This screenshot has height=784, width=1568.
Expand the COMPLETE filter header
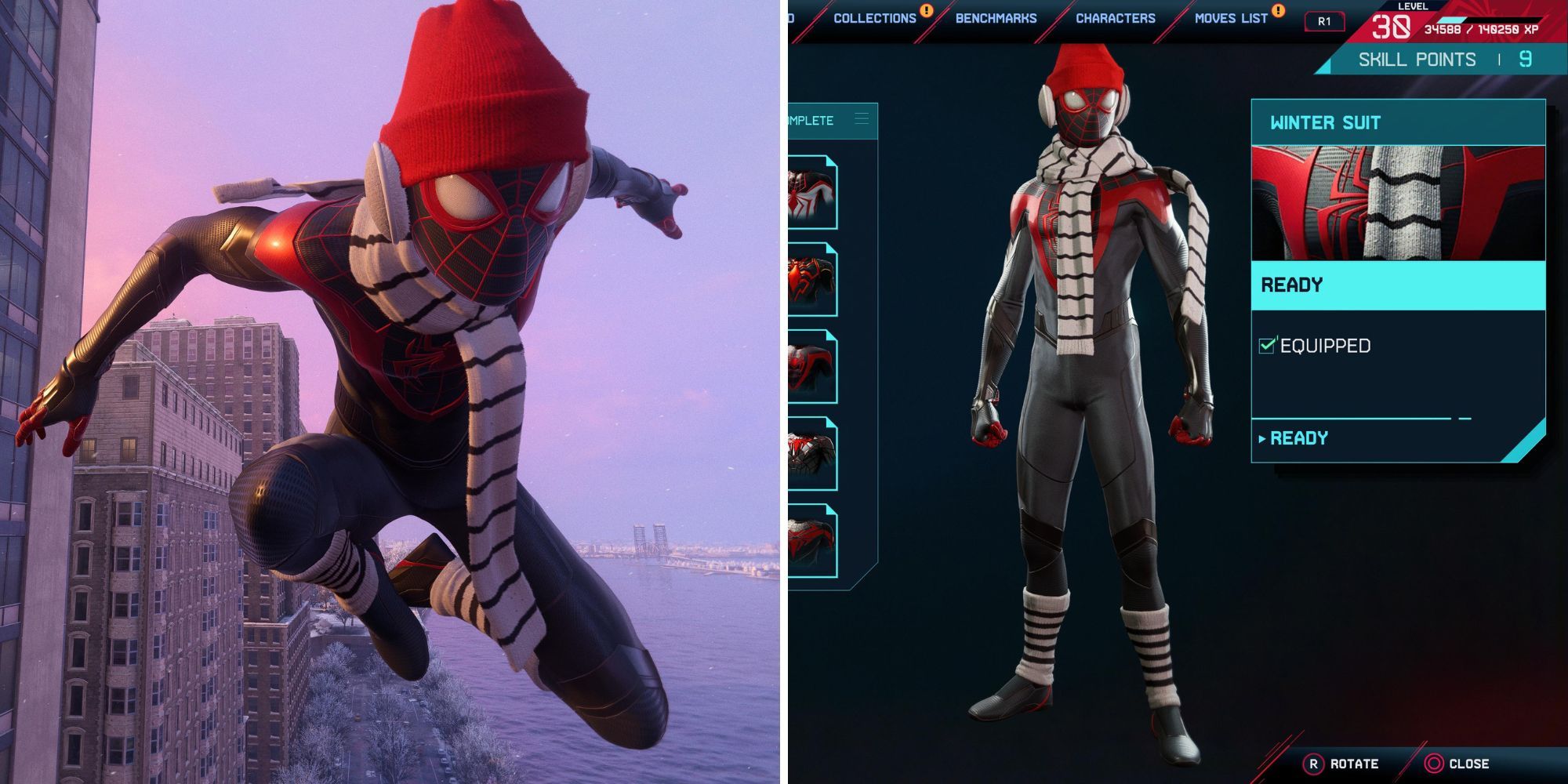pos(815,119)
